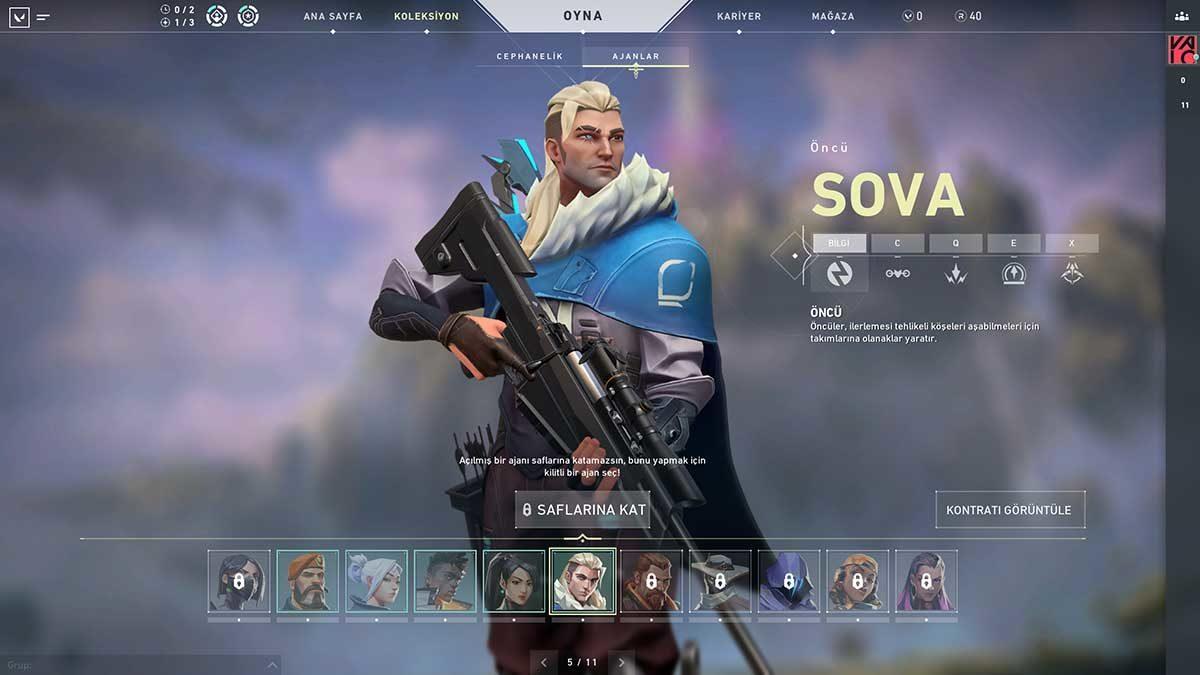
Task: Select the Bilgi ability tab
Action: [x=839, y=243]
